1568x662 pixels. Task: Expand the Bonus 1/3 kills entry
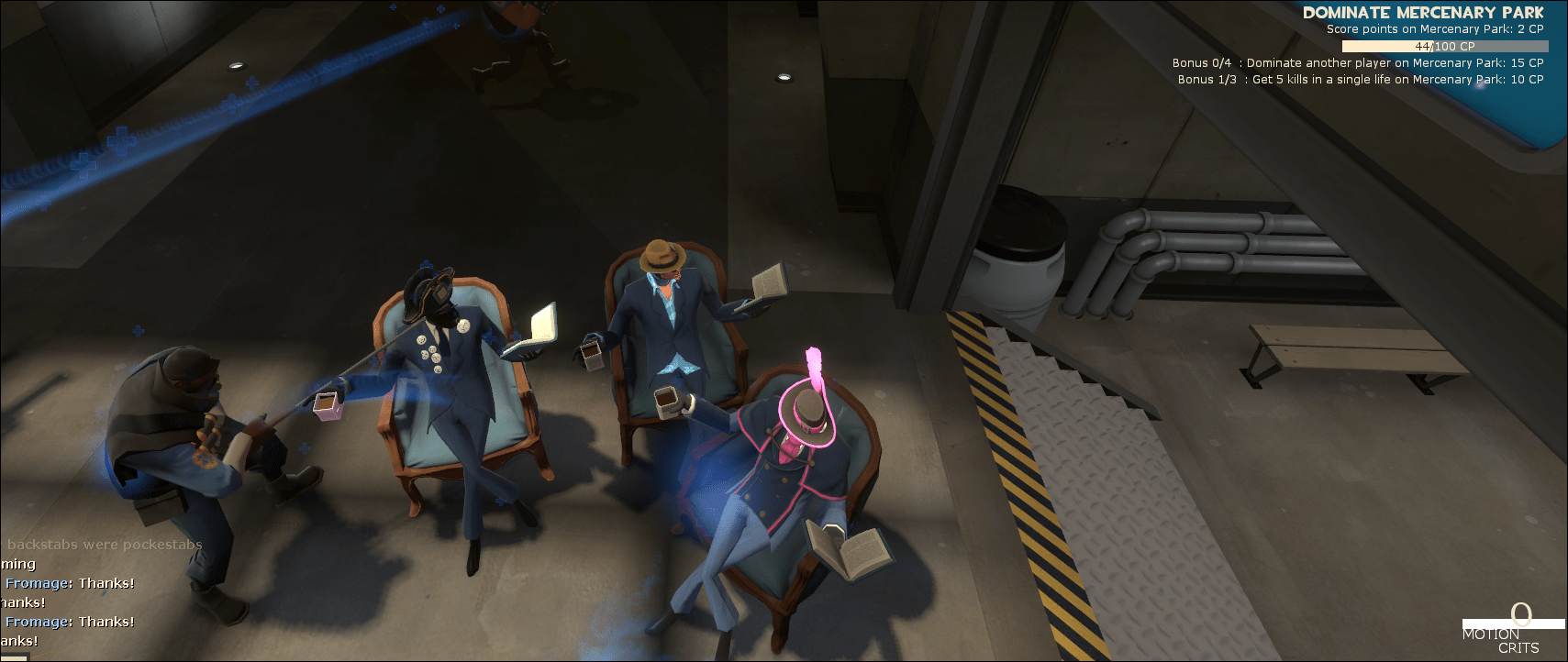pyautogui.click(x=1362, y=79)
